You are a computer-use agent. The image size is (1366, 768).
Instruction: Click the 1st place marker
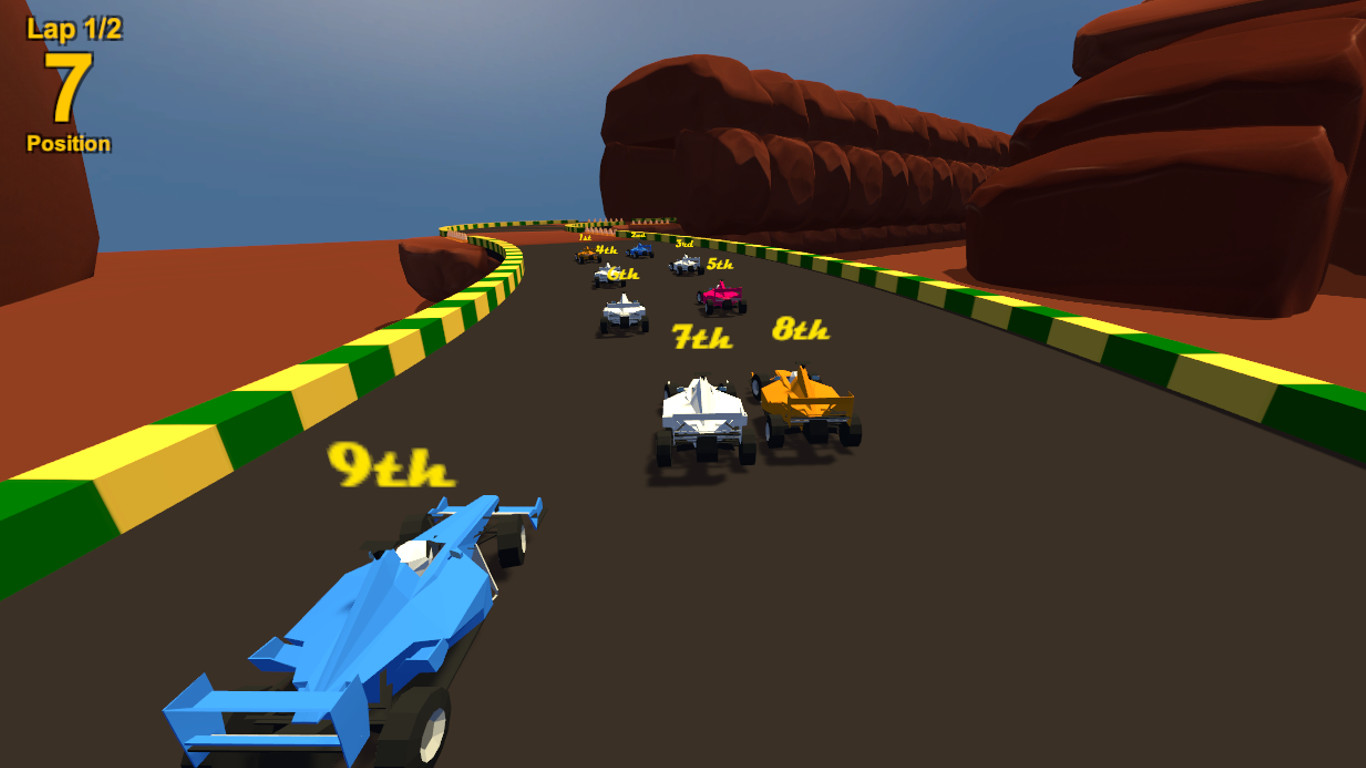[585, 237]
